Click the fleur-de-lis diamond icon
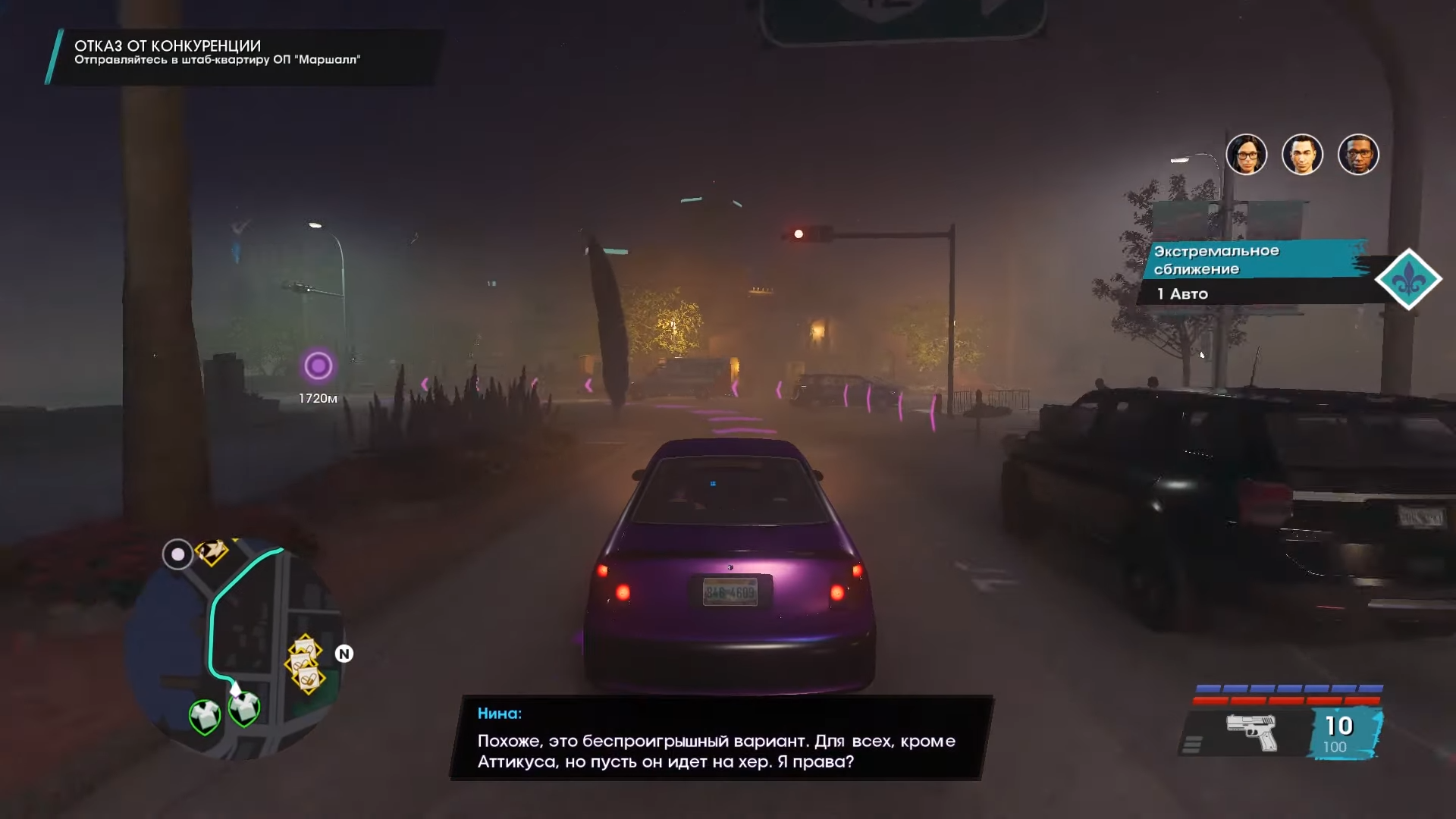 click(1408, 279)
